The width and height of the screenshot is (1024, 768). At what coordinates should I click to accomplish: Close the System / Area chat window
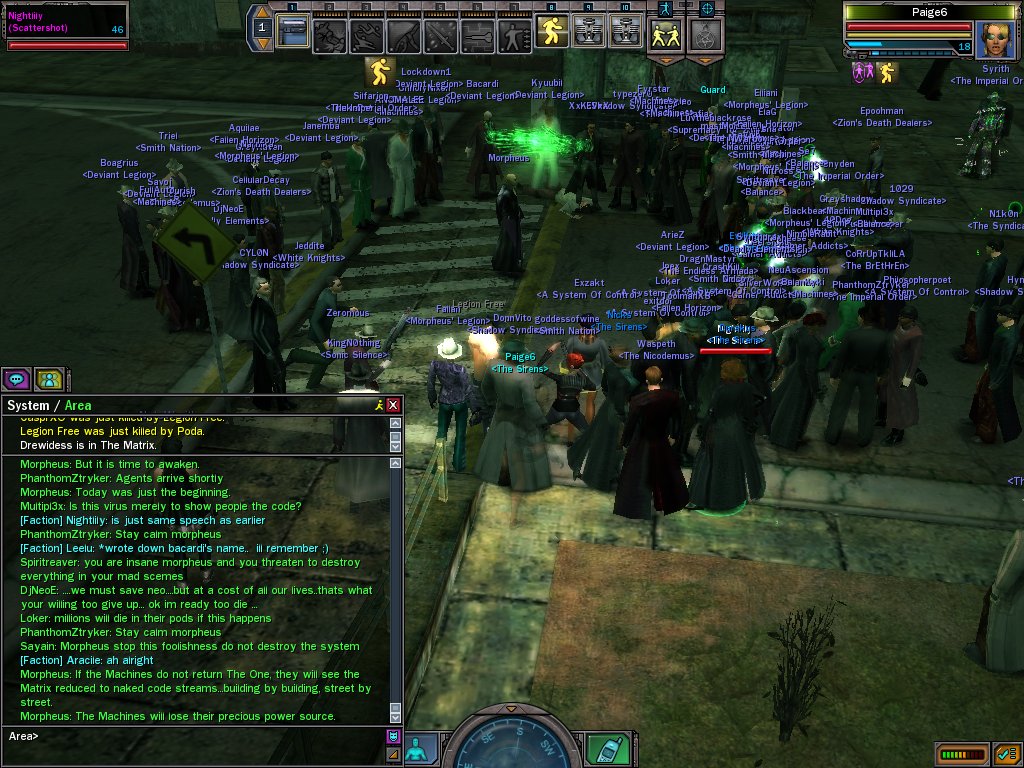coord(393,405)
